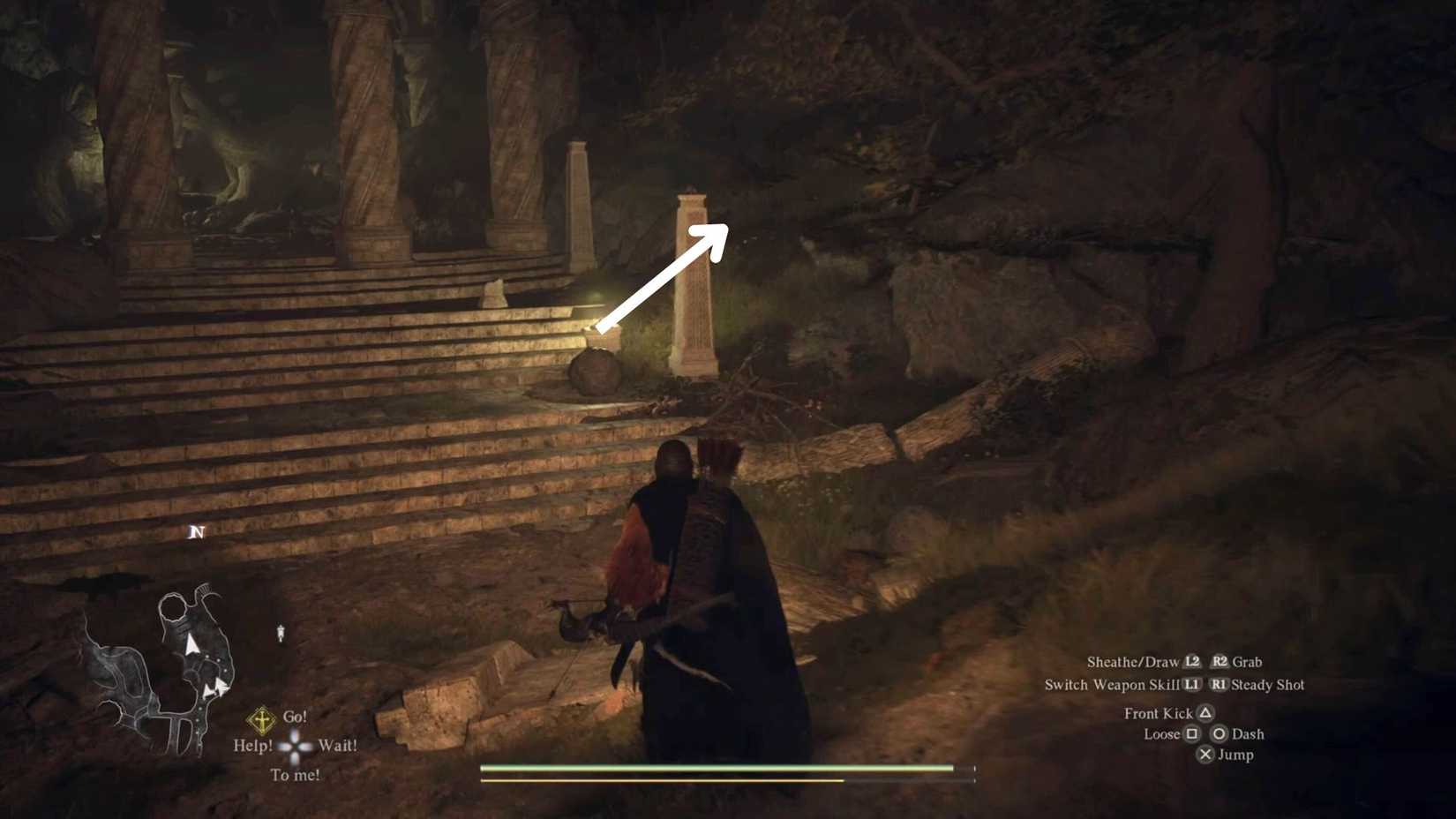Click the 'Steady Shot' skill label
This screenshot has width=1456, height=819.
[1268, 685]
